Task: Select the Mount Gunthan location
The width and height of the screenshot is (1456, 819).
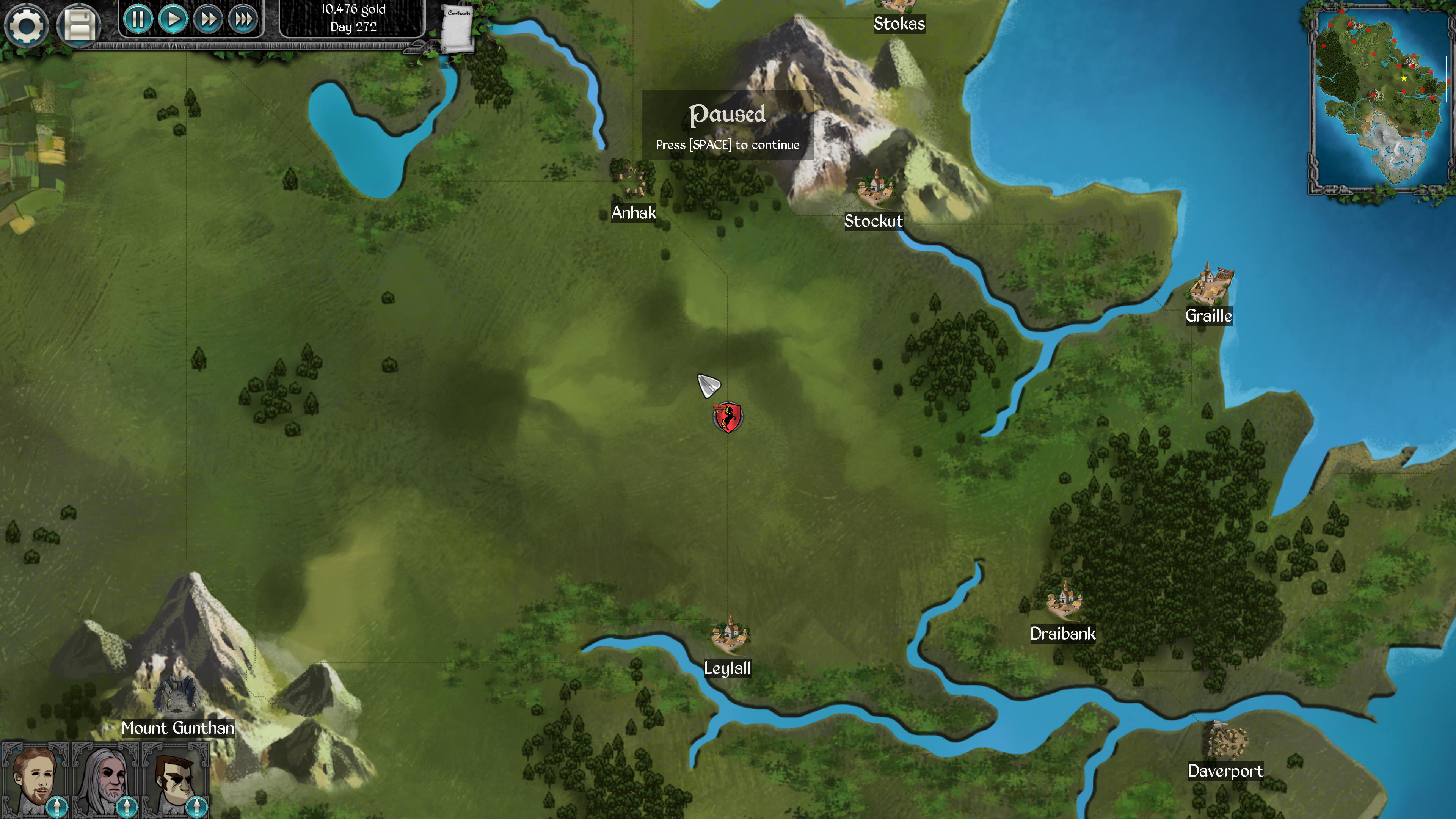Action: click(176, 695)
